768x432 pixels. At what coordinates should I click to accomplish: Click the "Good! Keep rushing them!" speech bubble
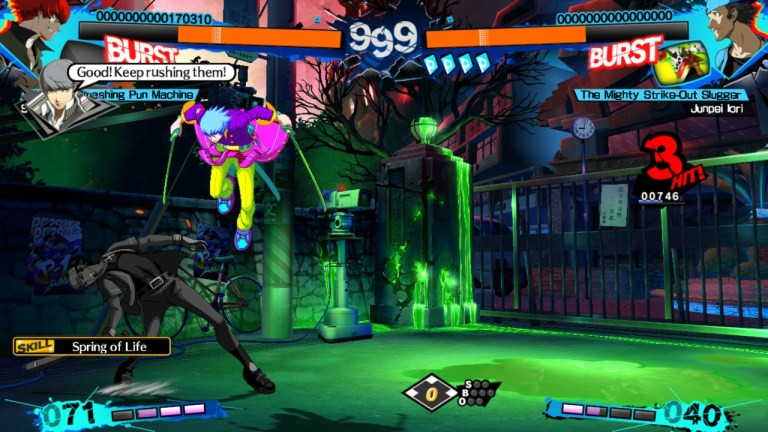(x=152, y=73)
